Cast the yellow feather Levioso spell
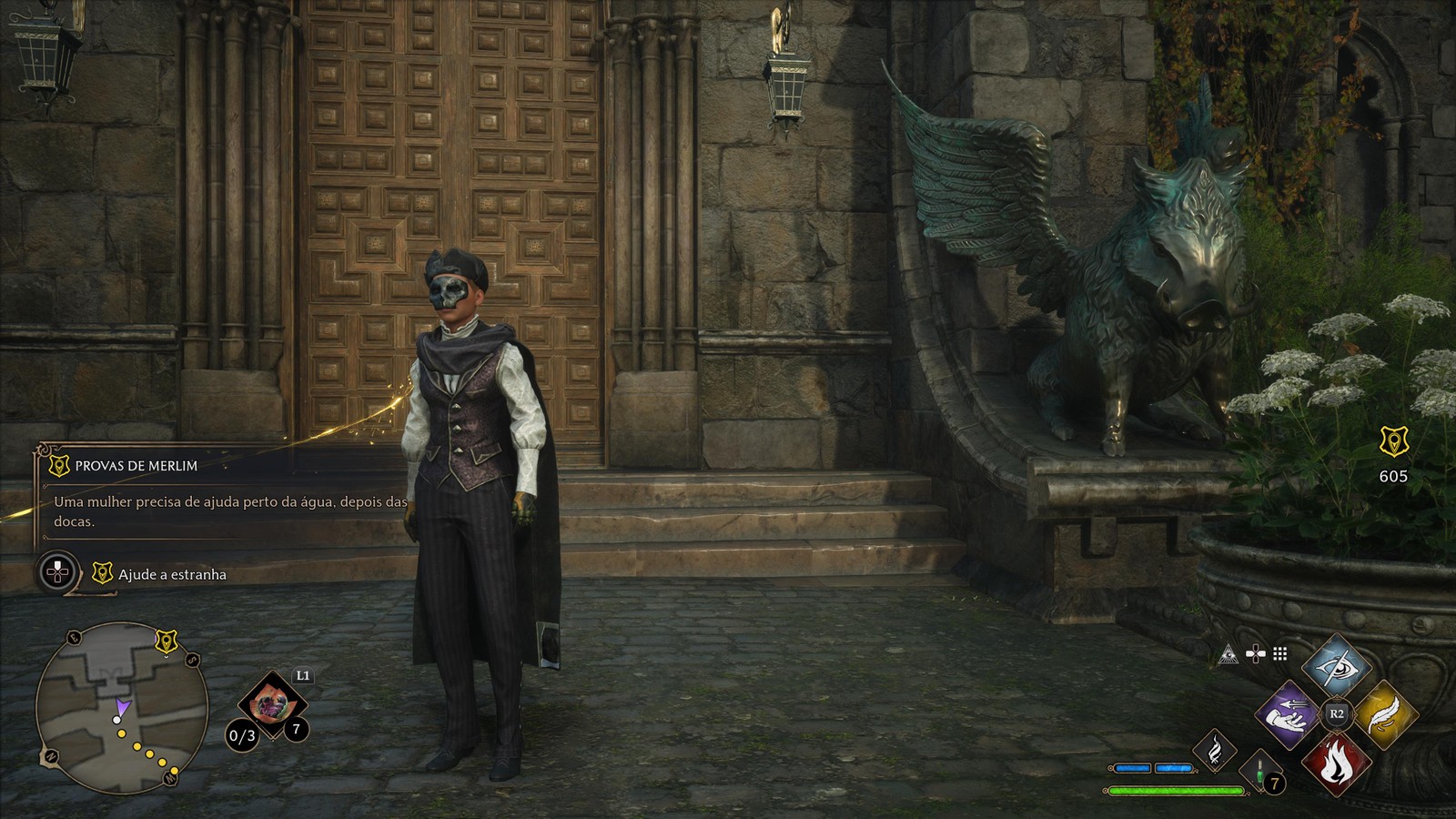The image size is (1456, 819). [x=1383, y=715]
